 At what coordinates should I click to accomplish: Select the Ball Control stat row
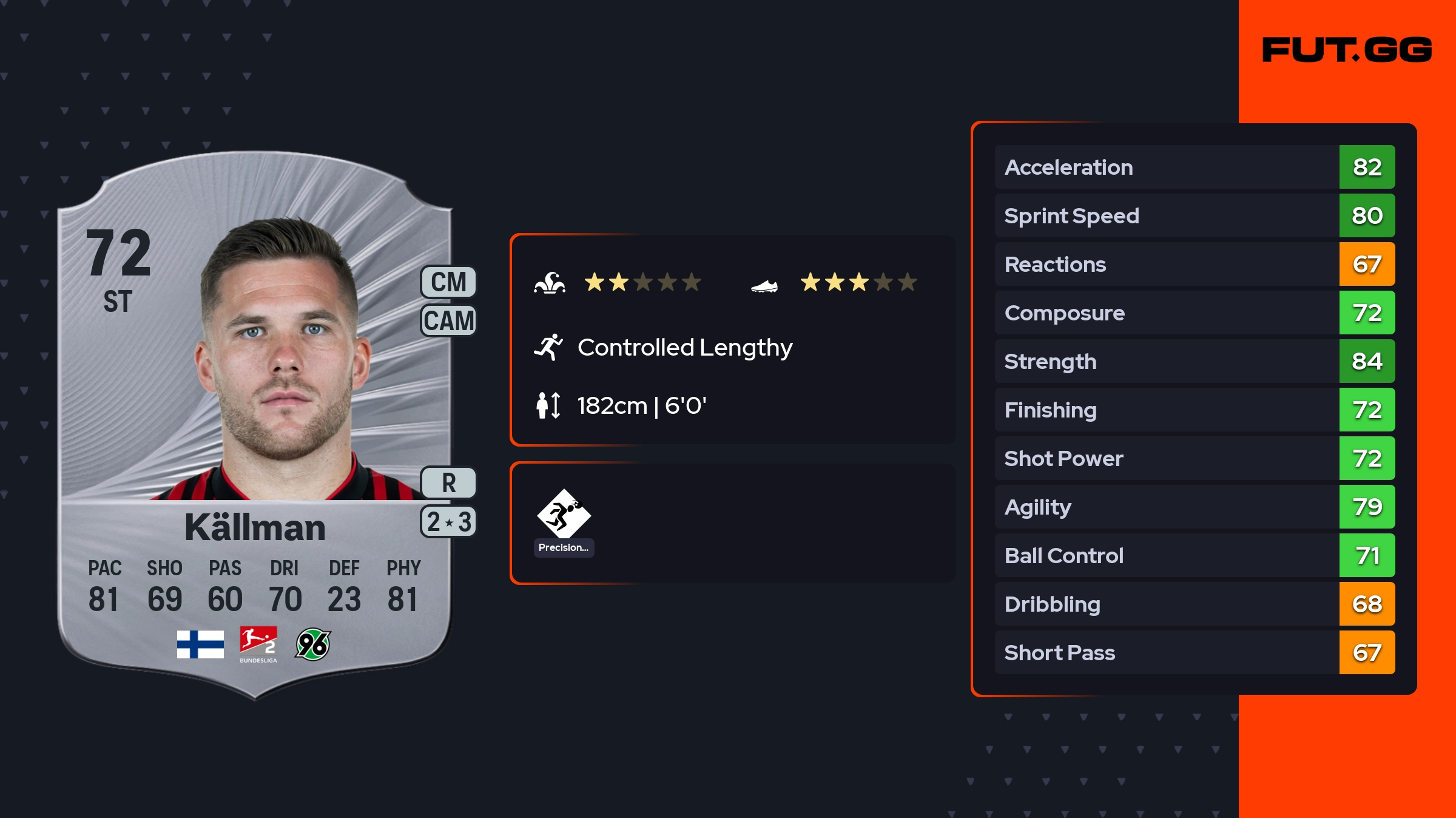tap(1194, 555)
